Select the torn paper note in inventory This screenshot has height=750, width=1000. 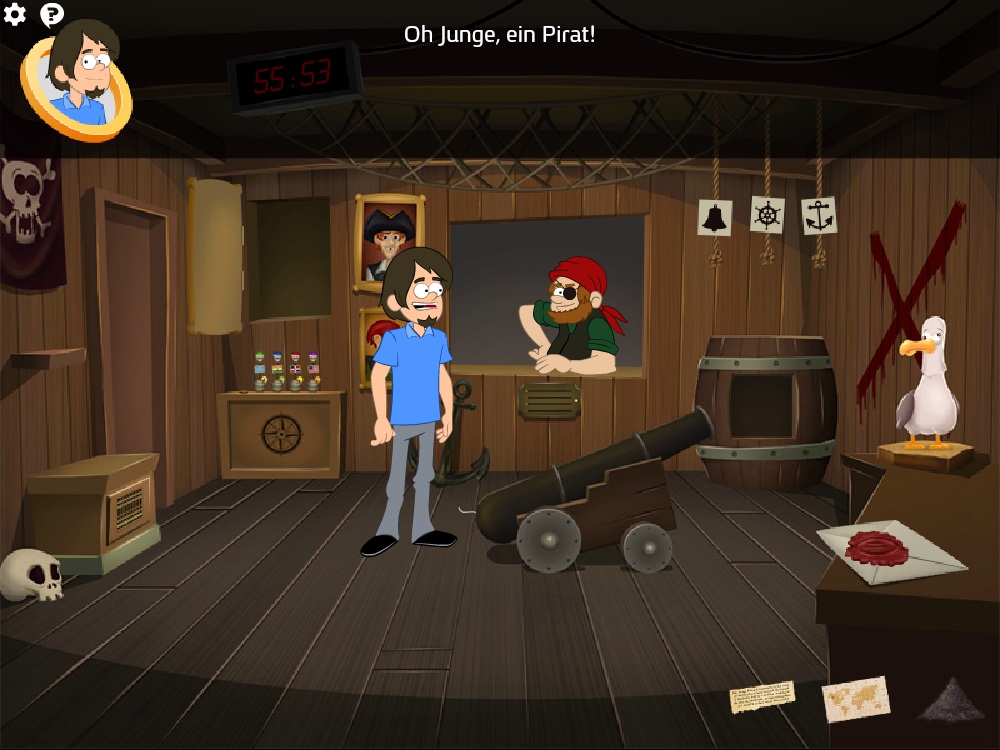(762, 697)
